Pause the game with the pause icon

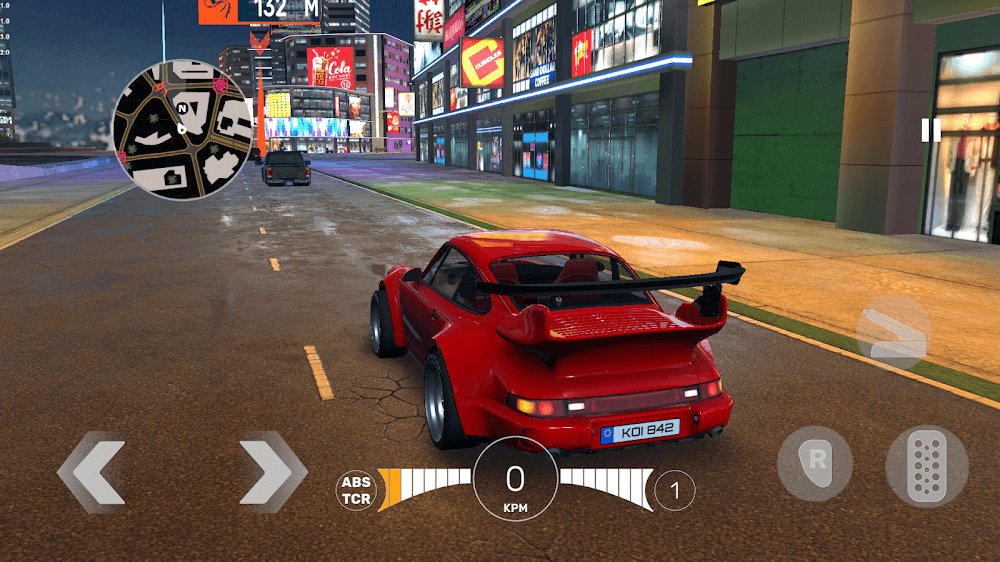coord(931,130)
